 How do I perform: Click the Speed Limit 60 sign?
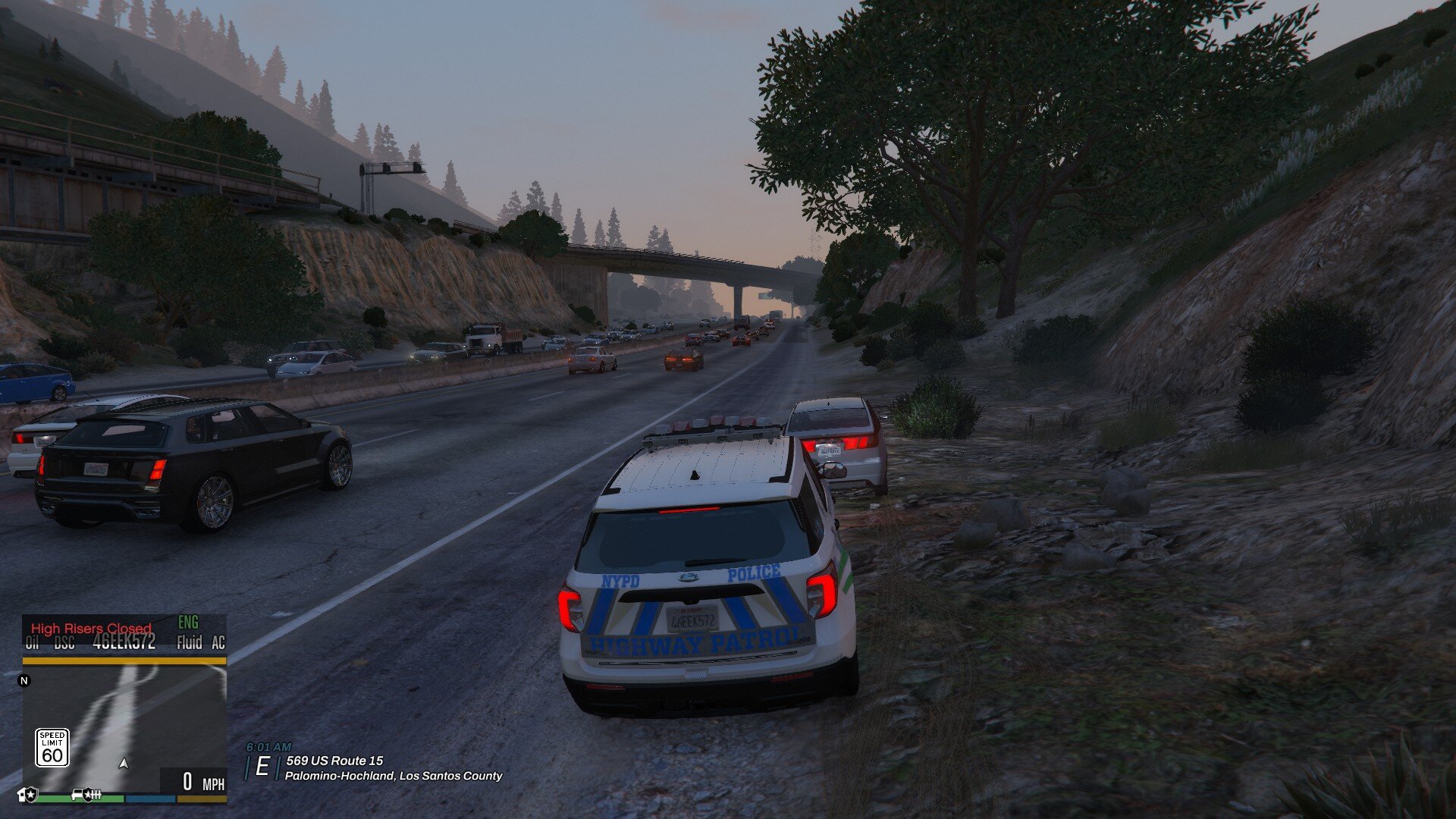coord(52,748)
